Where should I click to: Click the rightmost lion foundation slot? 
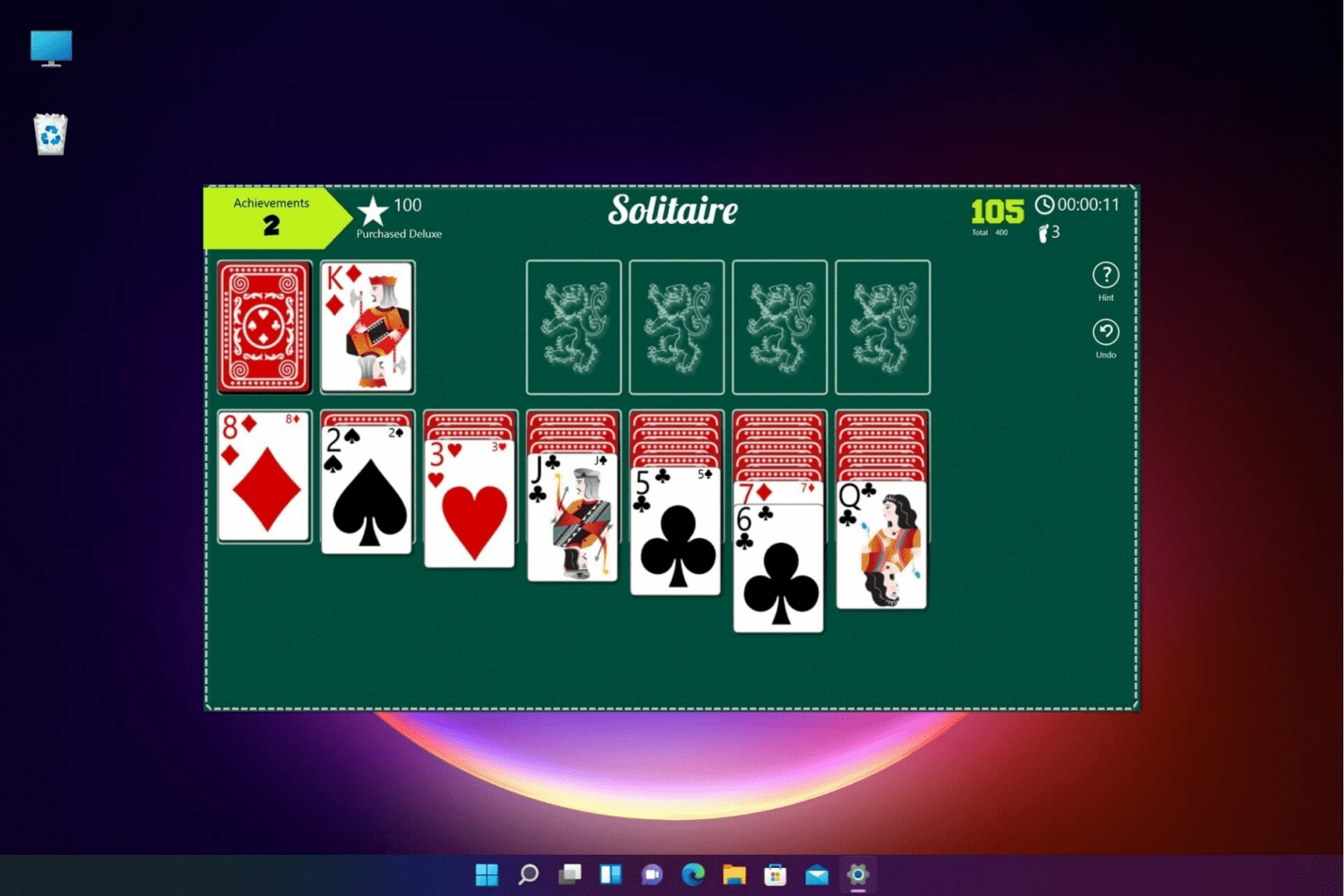pos(882,326)
